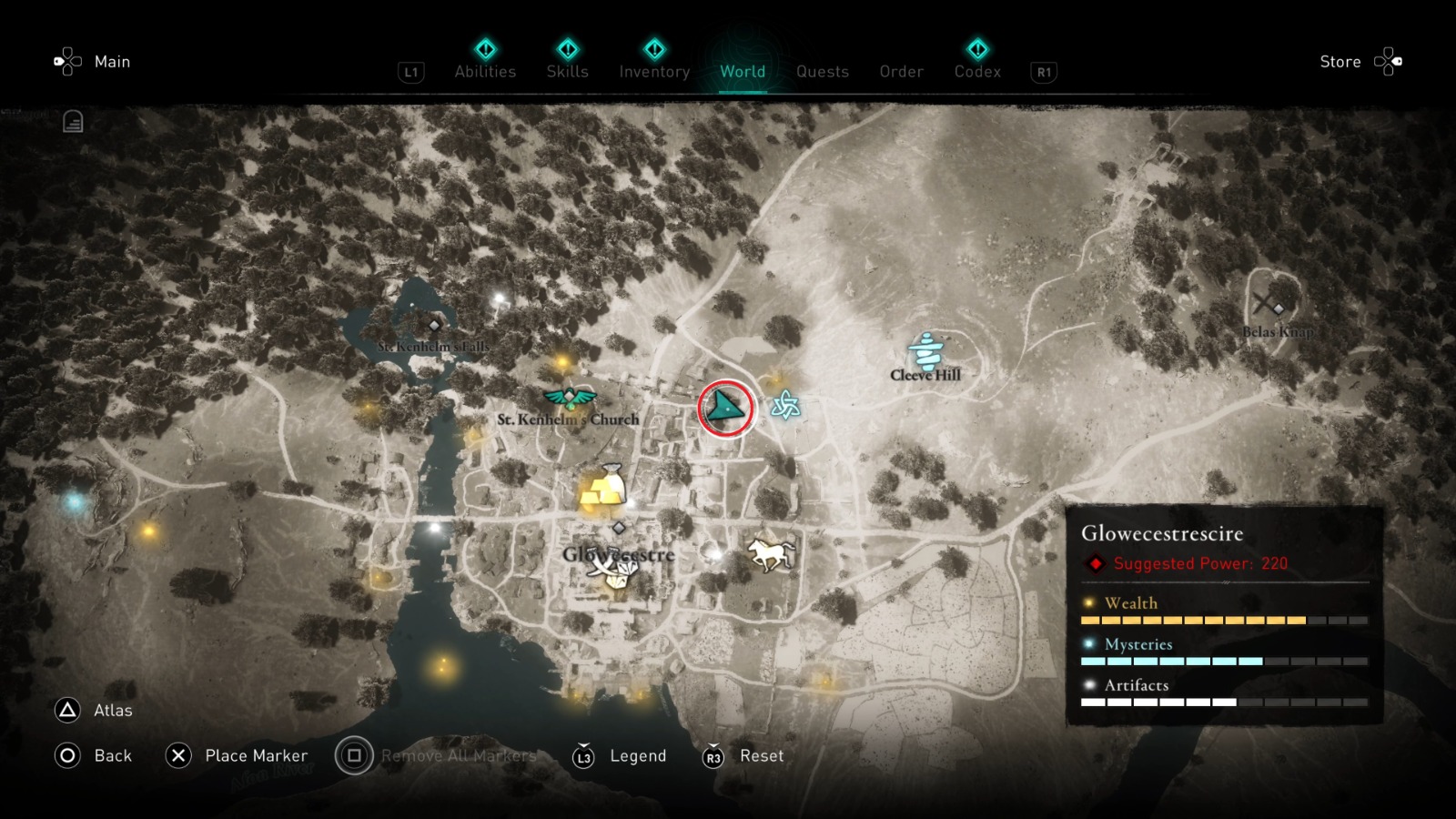
Task: Expand the L1 previous-menu control
Action: point(410,72)
